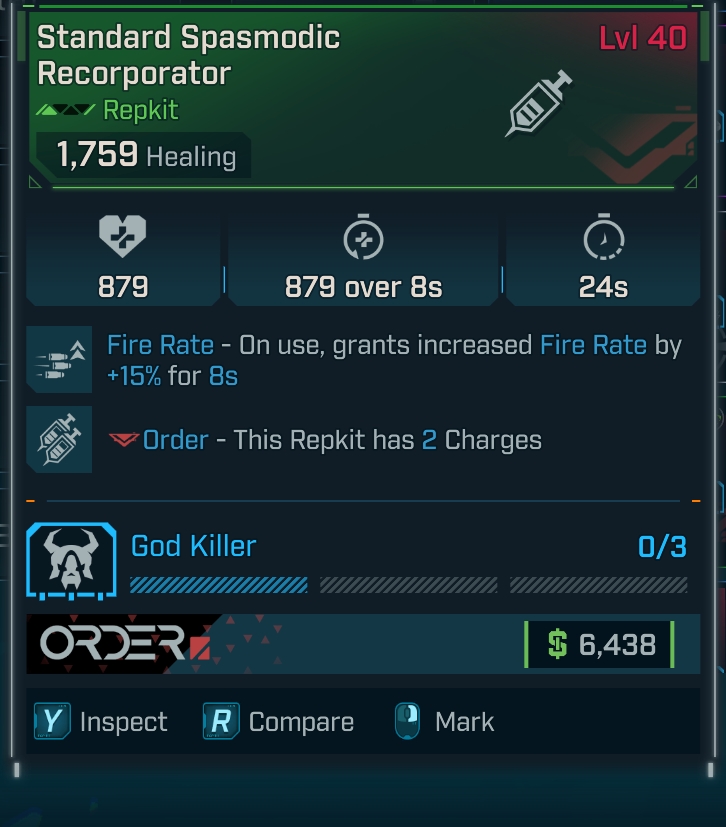
Task: Select the Compare action
Action: [x=279, y=722]
